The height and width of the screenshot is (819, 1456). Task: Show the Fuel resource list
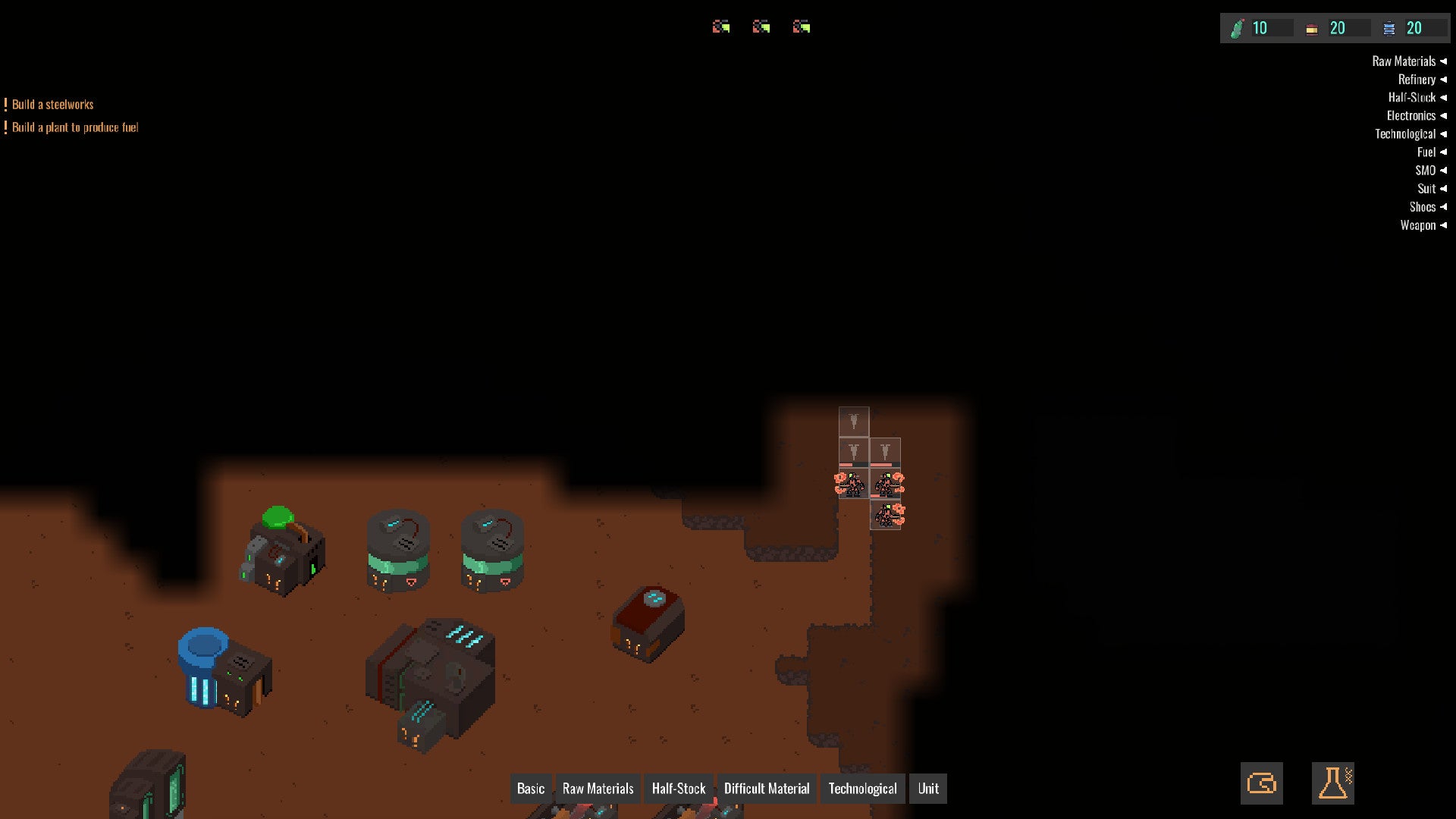pos(1431,152)
